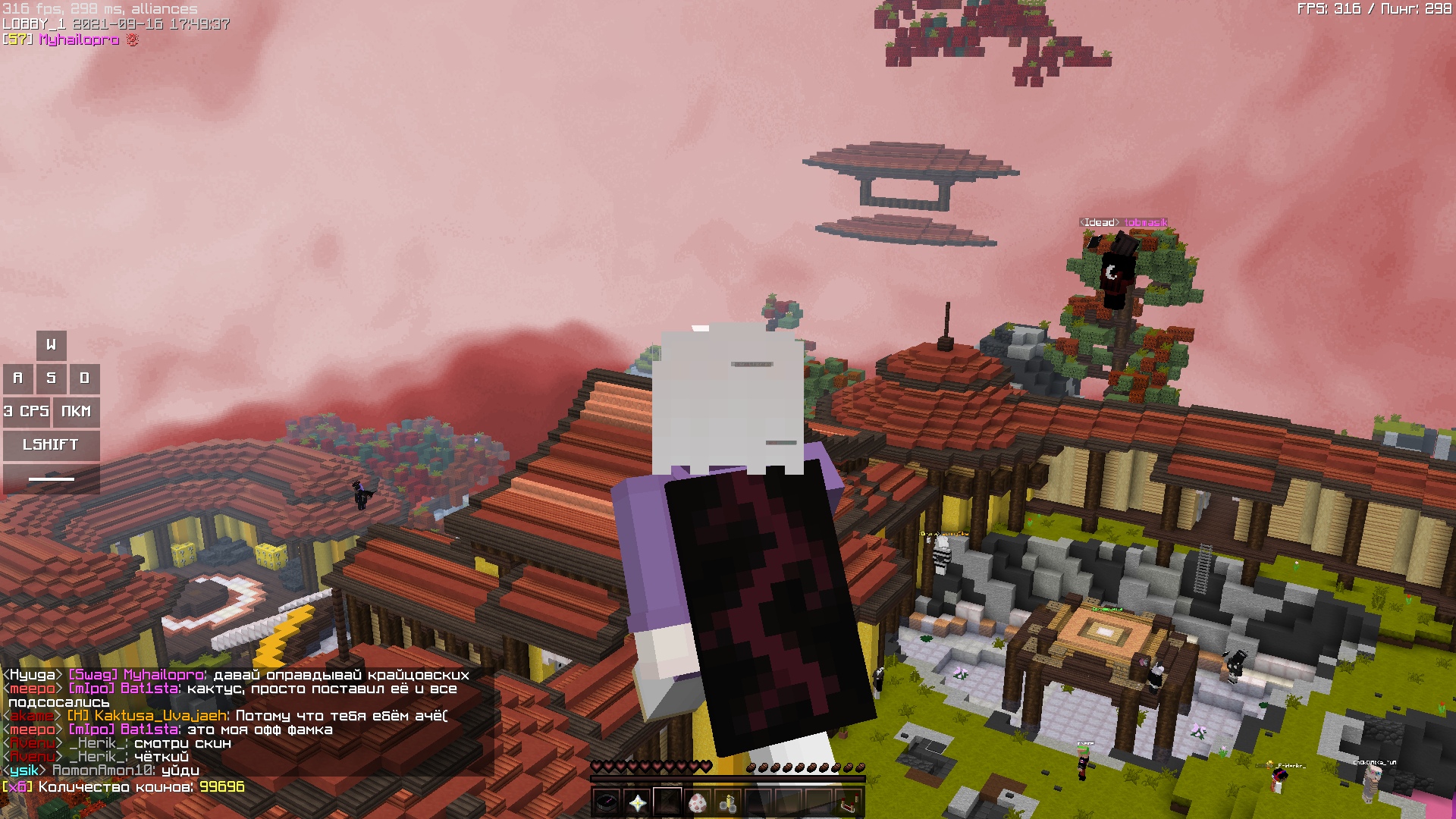
Task: Pick the red-posted item in last hotbar slot
Action: [849, 802]
